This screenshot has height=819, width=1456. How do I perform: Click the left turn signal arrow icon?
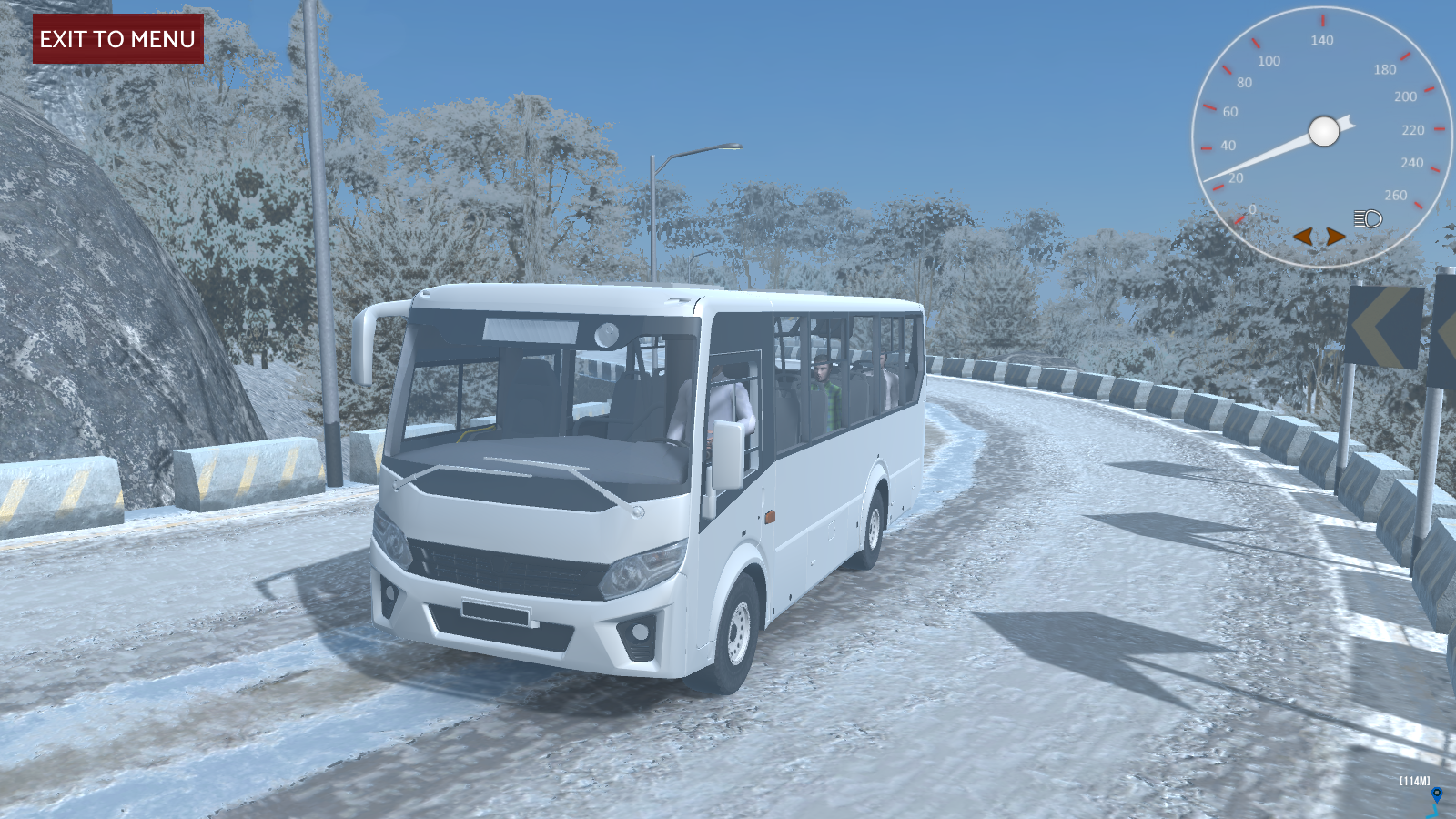[x=1305, y=236]
